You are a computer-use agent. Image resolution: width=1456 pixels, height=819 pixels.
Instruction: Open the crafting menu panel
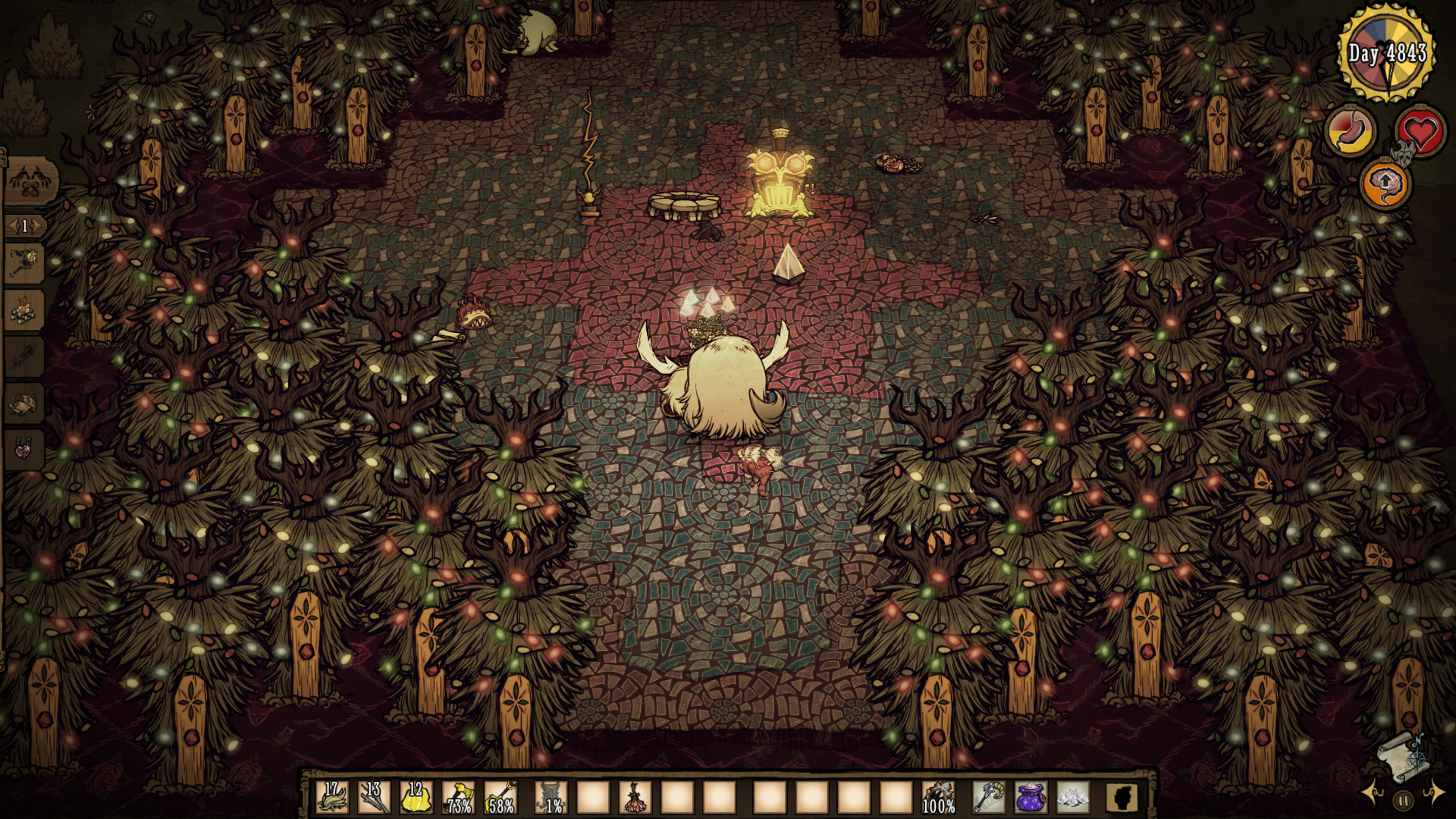tap(30, 182)
